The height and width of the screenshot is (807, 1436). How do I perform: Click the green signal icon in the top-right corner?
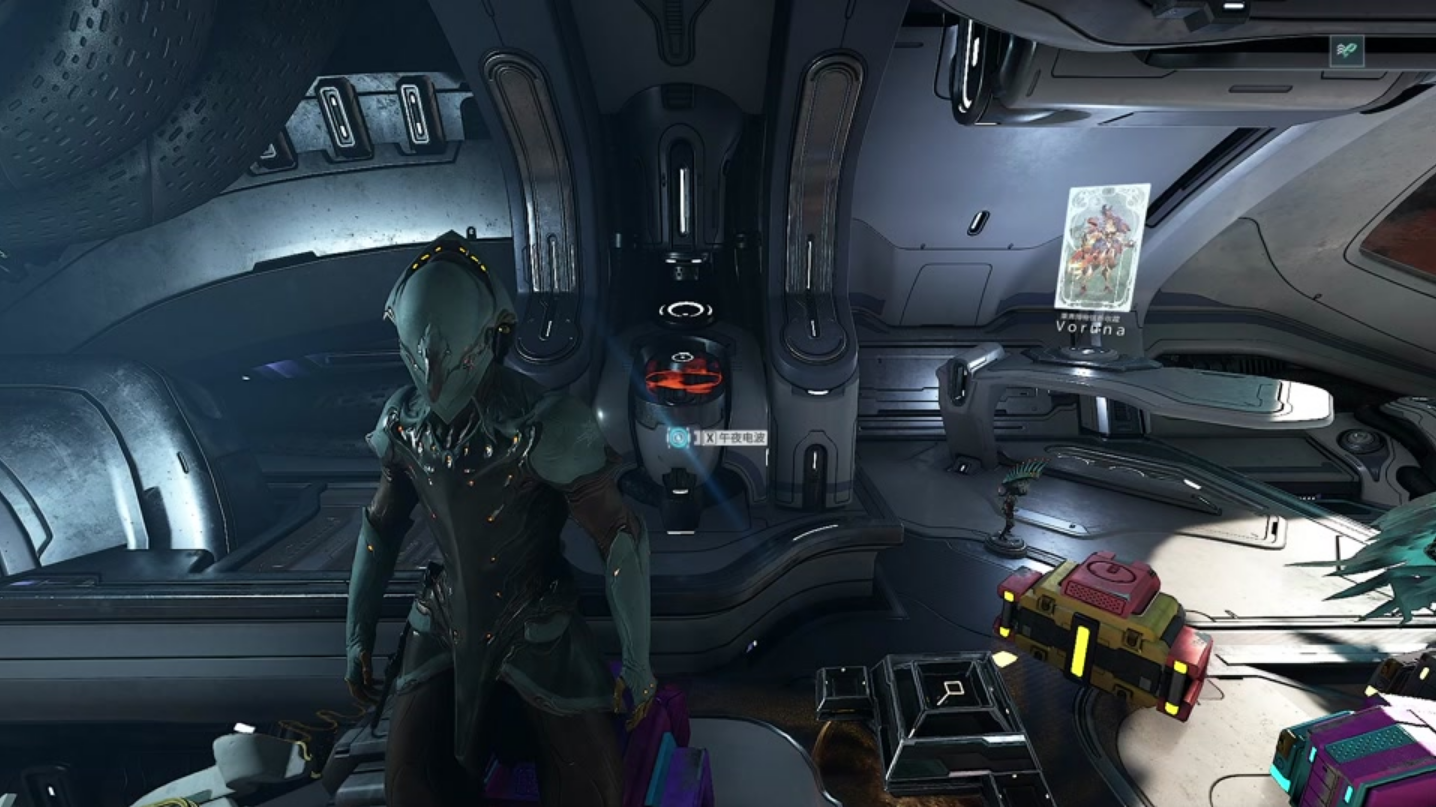click(x=1346, y=51)
